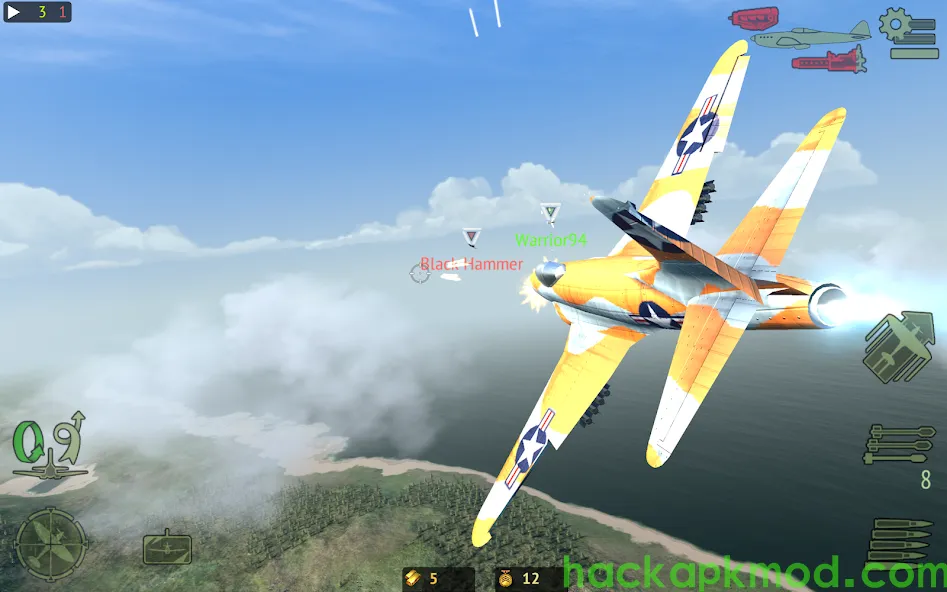This screenshot has height=592, width=947.
Task: Switch the camera view icon
Action: (167, 547)
